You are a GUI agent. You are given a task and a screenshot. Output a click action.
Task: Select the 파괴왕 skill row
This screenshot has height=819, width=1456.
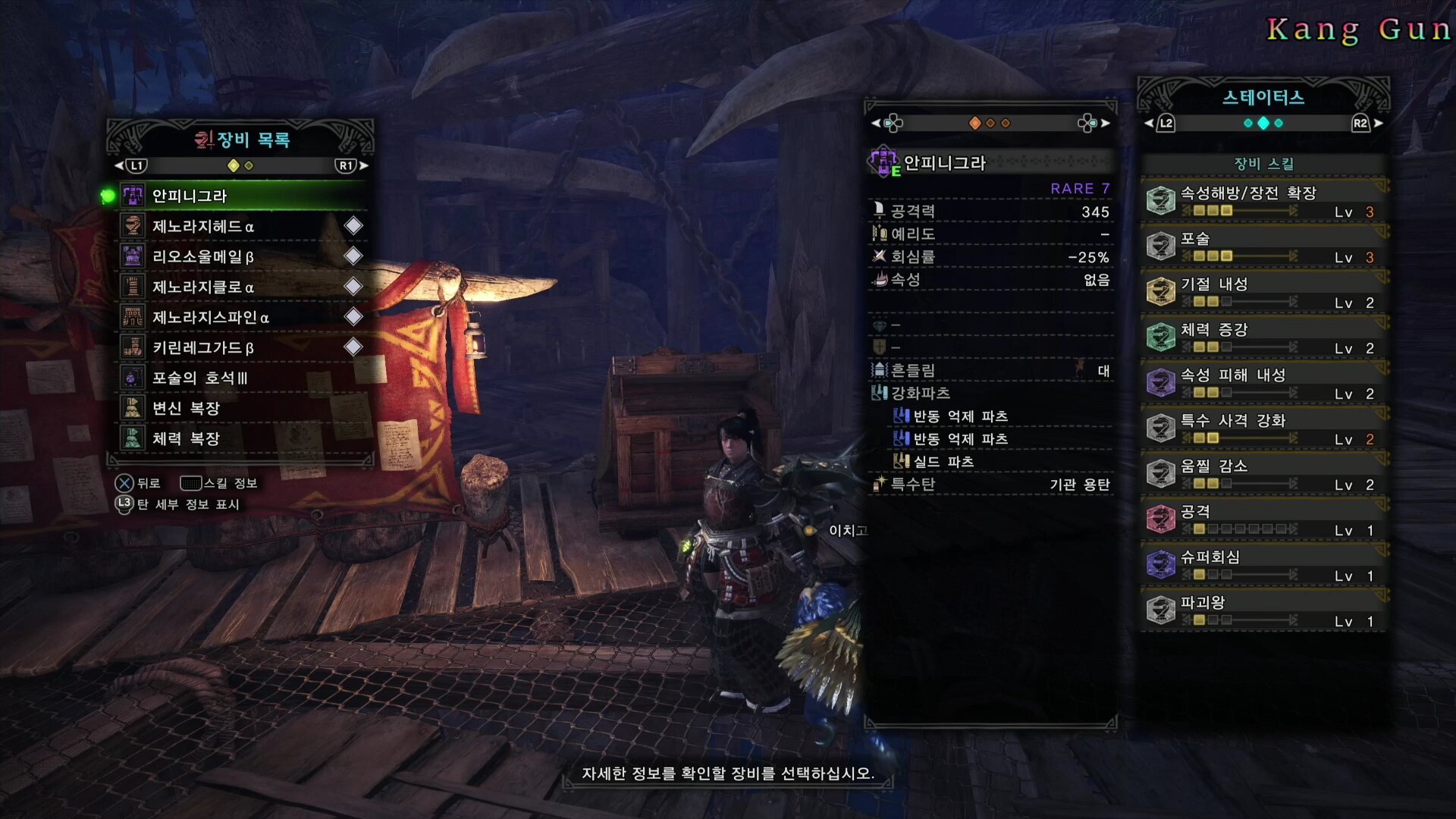point(1263,610)
